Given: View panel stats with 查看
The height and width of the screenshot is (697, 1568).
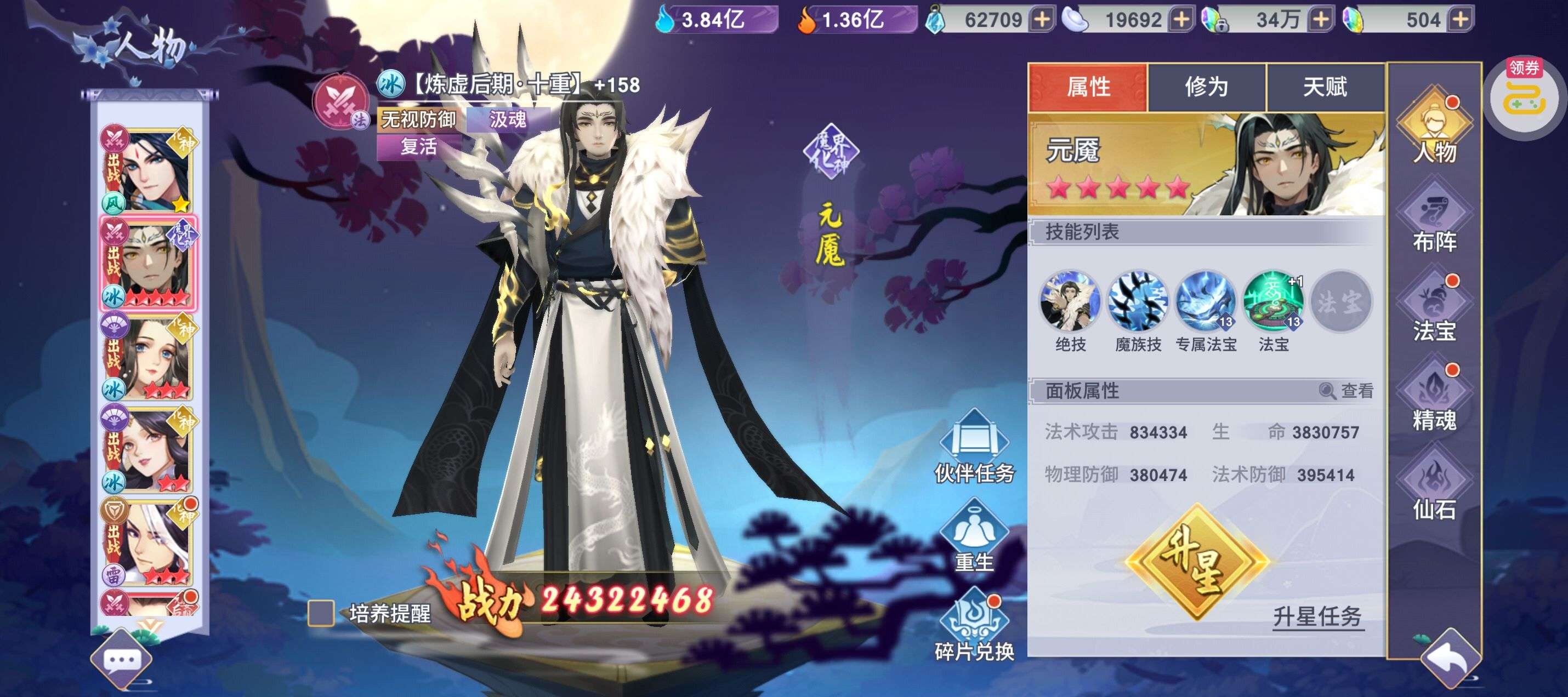Looking at the screenshot, I should tap(1347, 391).
